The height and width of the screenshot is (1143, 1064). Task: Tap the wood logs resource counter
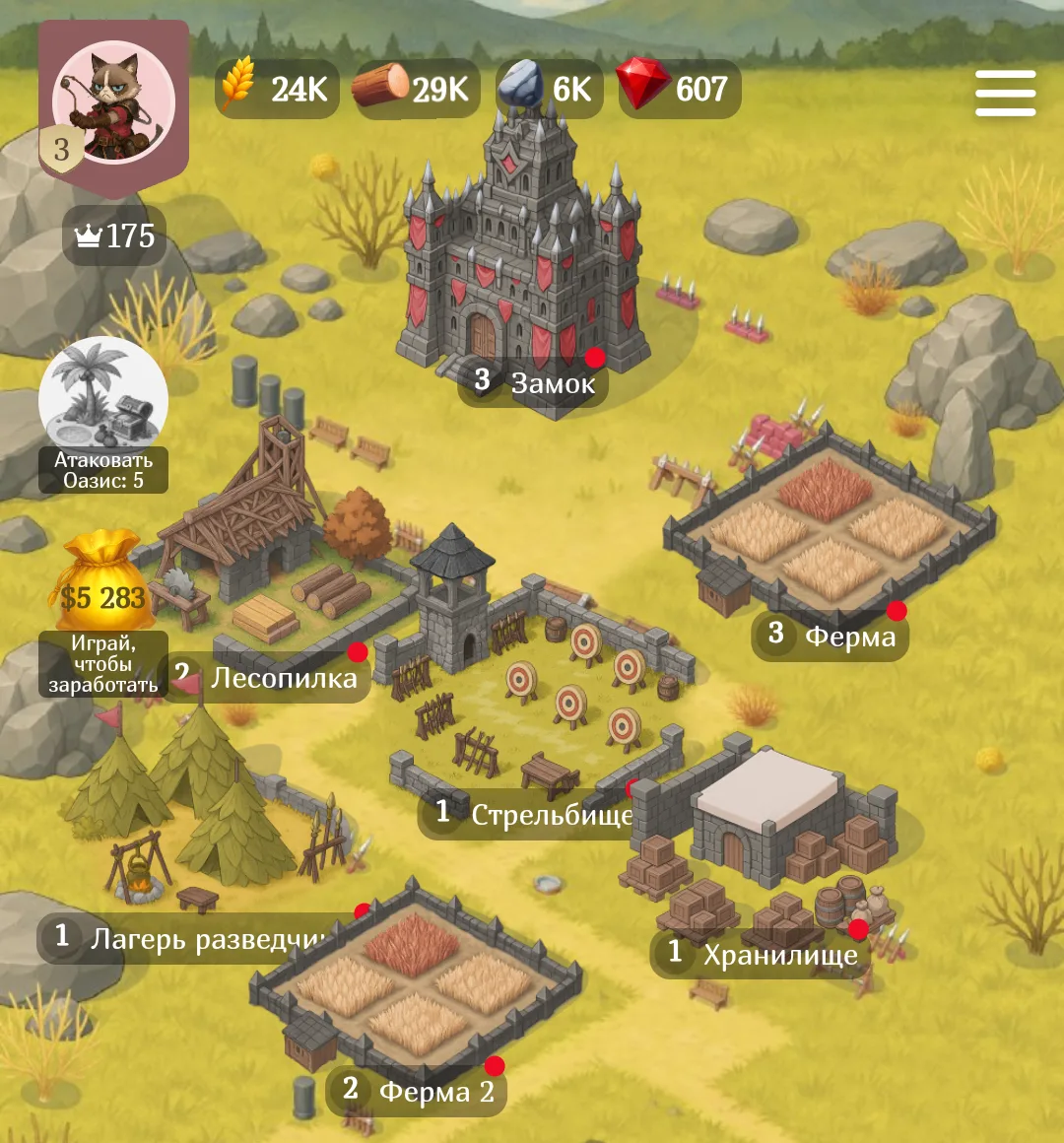pyautogui.click(x=417, y=90)
